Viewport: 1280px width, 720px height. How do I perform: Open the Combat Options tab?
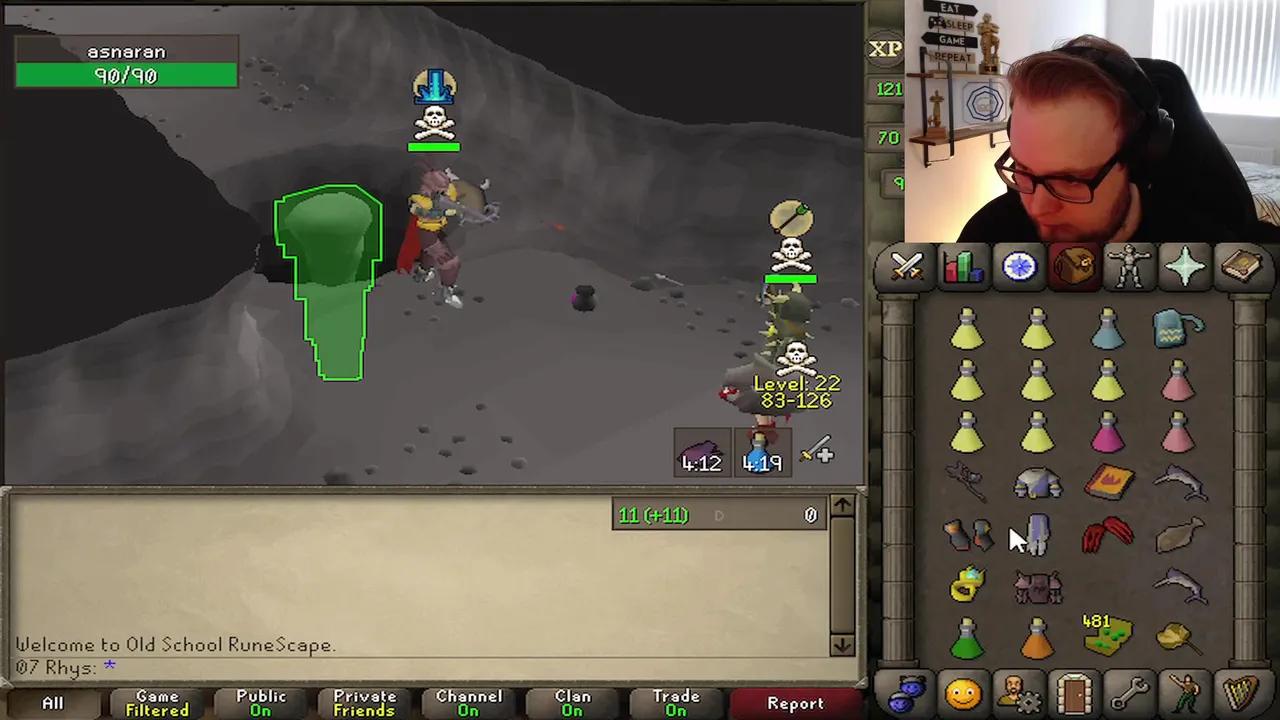[x=905, y=265]
